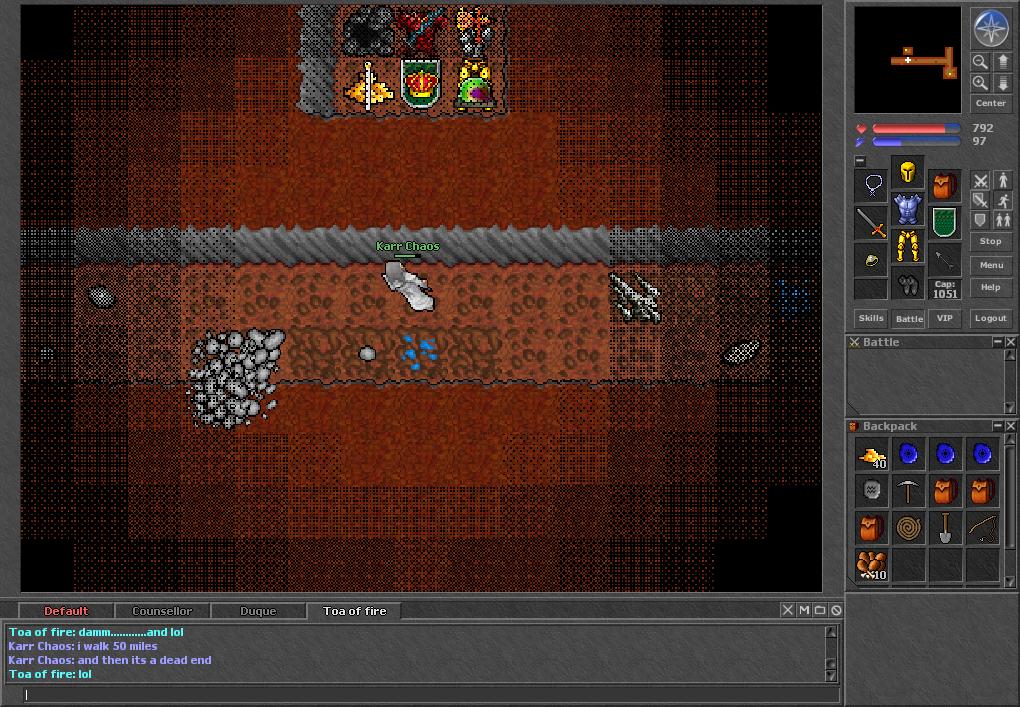The image size is (1020, 707).
Task: Switch to the Default chat tab
Action: click(x=66, y=611)
